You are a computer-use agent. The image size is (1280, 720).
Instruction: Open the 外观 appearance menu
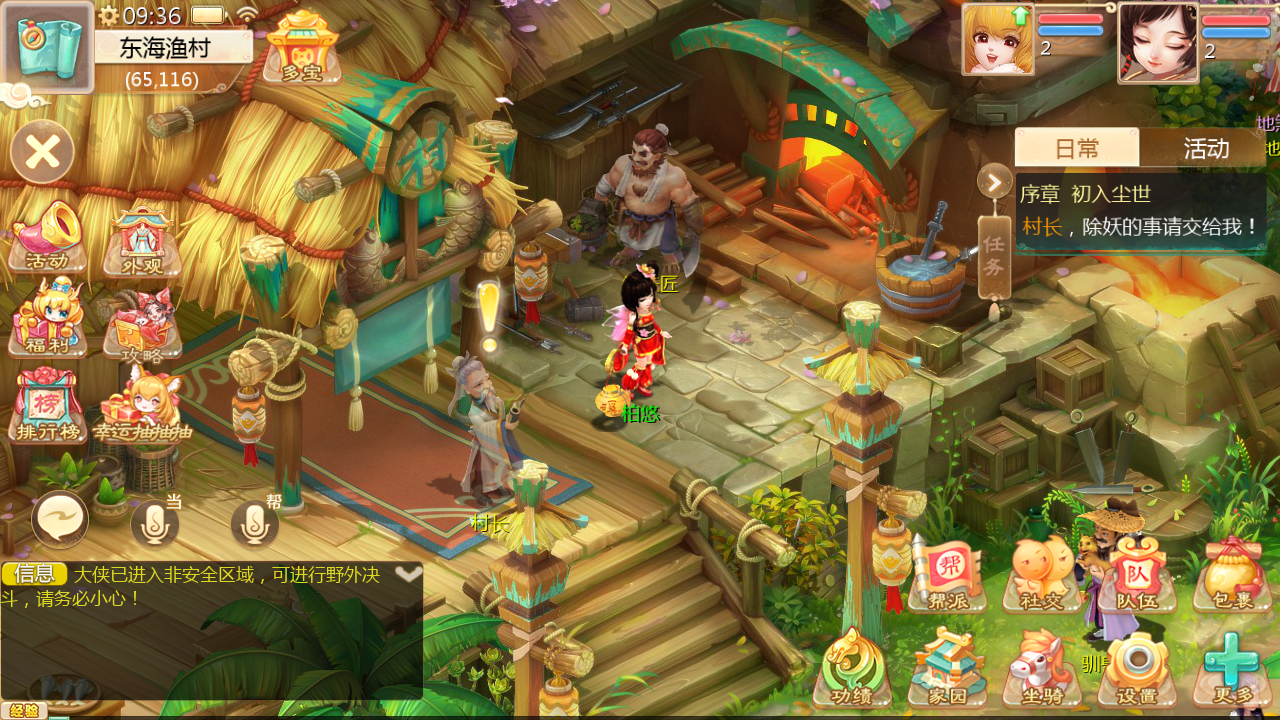click(142, 240)
